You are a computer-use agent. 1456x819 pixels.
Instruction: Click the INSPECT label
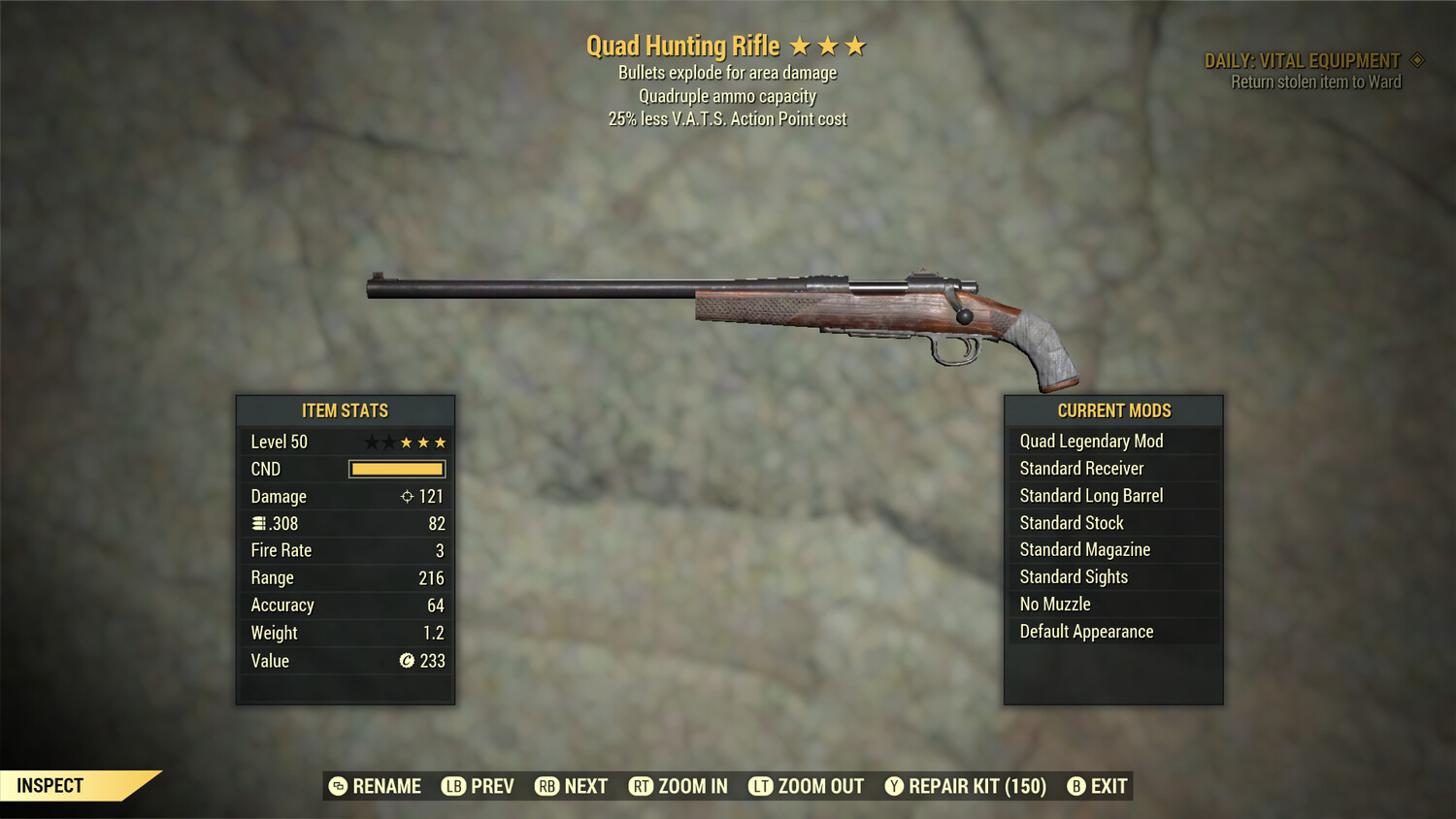pos(50,785)
